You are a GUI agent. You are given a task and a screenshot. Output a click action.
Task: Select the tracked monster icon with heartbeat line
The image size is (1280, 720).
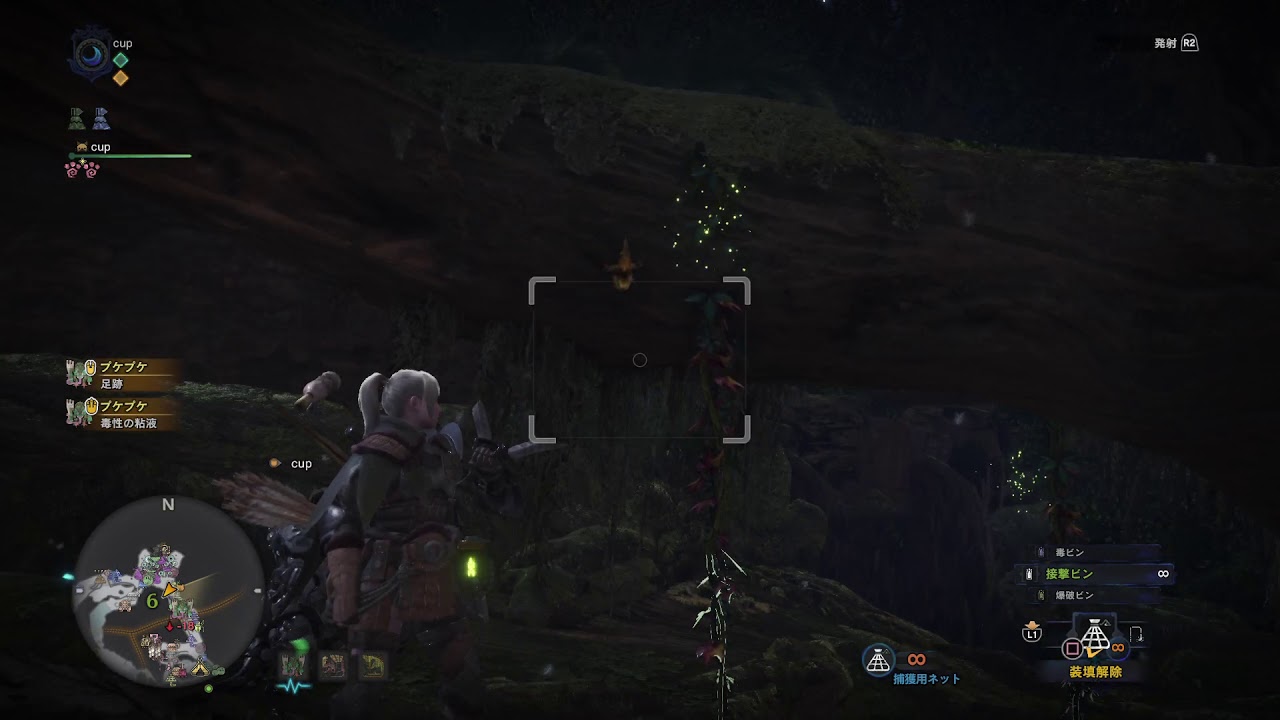pyautogui.click(x=293, y=666)
